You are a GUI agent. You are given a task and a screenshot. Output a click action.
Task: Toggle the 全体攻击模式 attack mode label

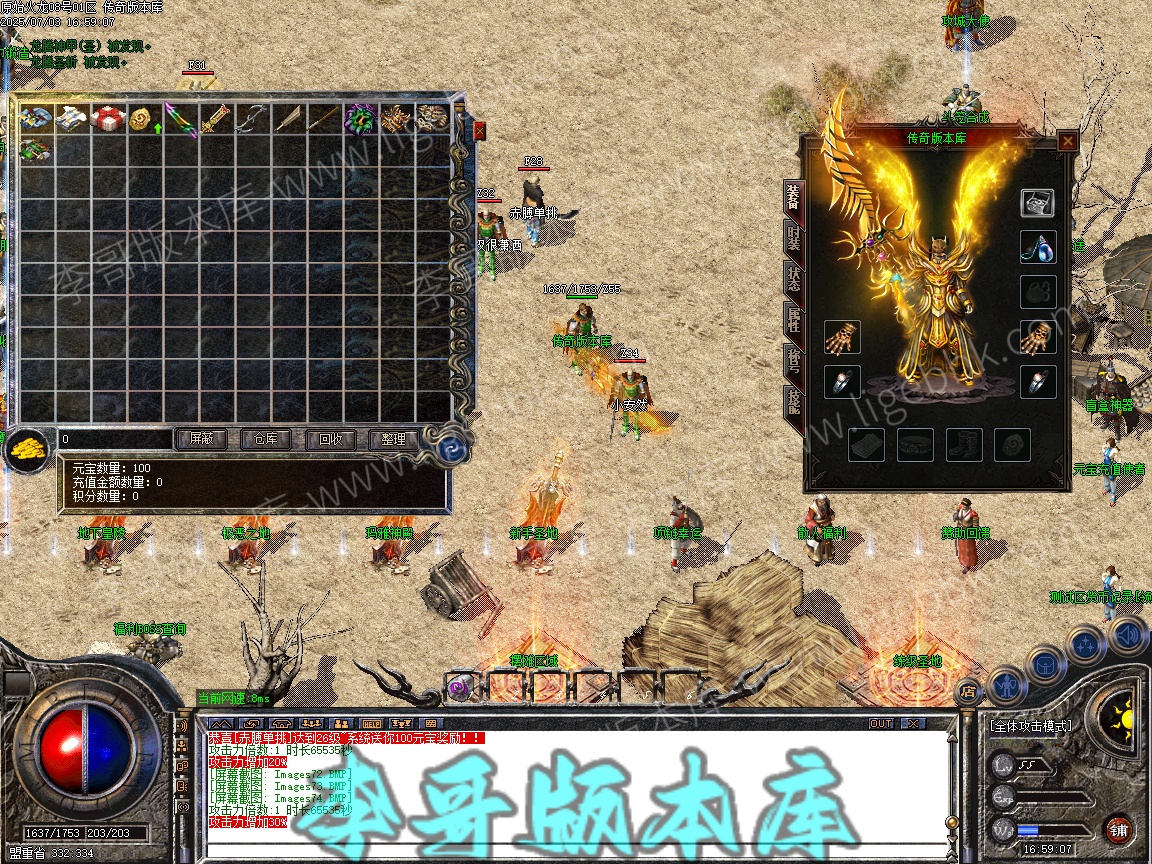[1030, 726]
